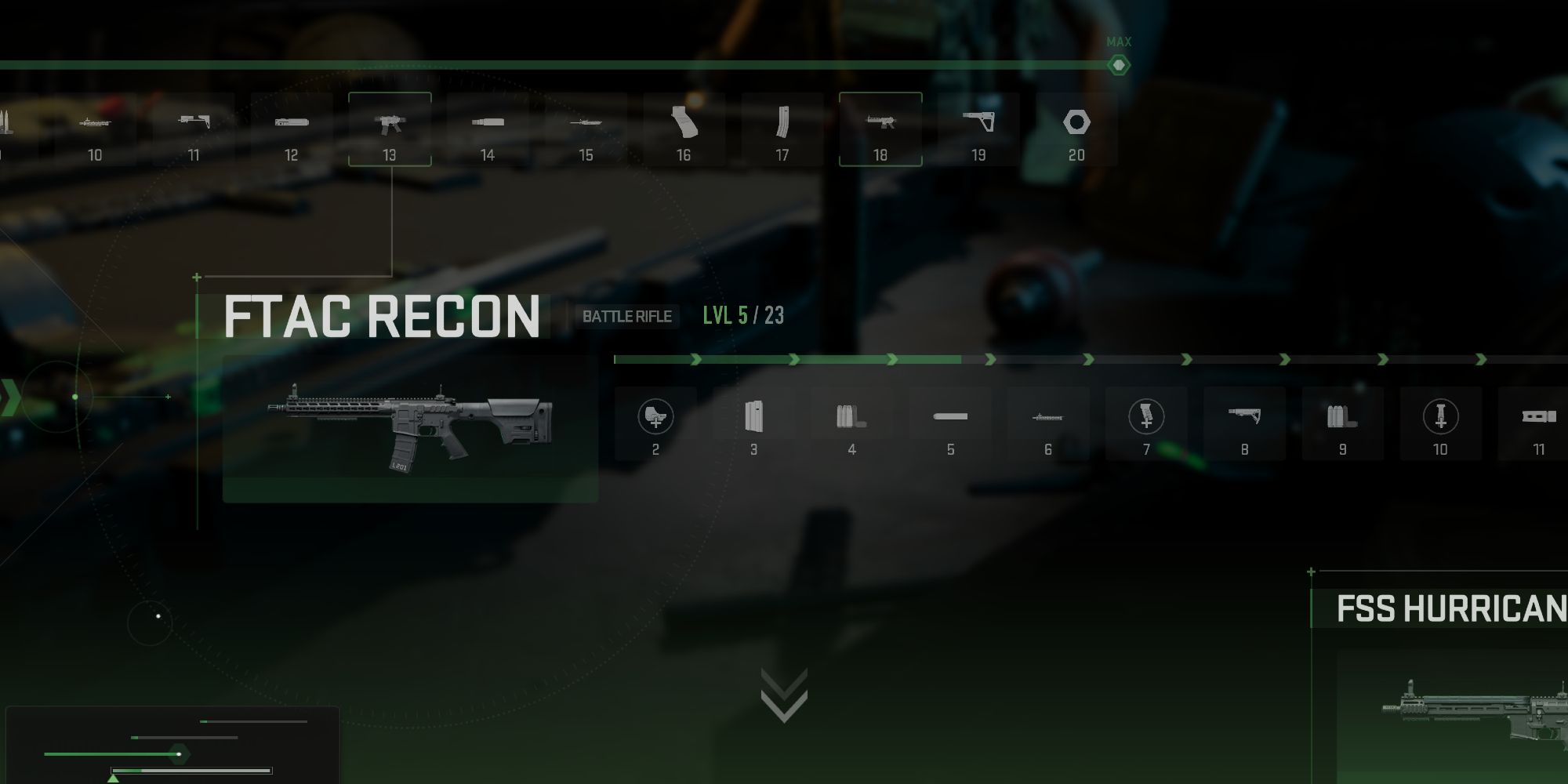Select the grip unlock at level 16
Screen dimensions: 1568x784
click(684, 124)
